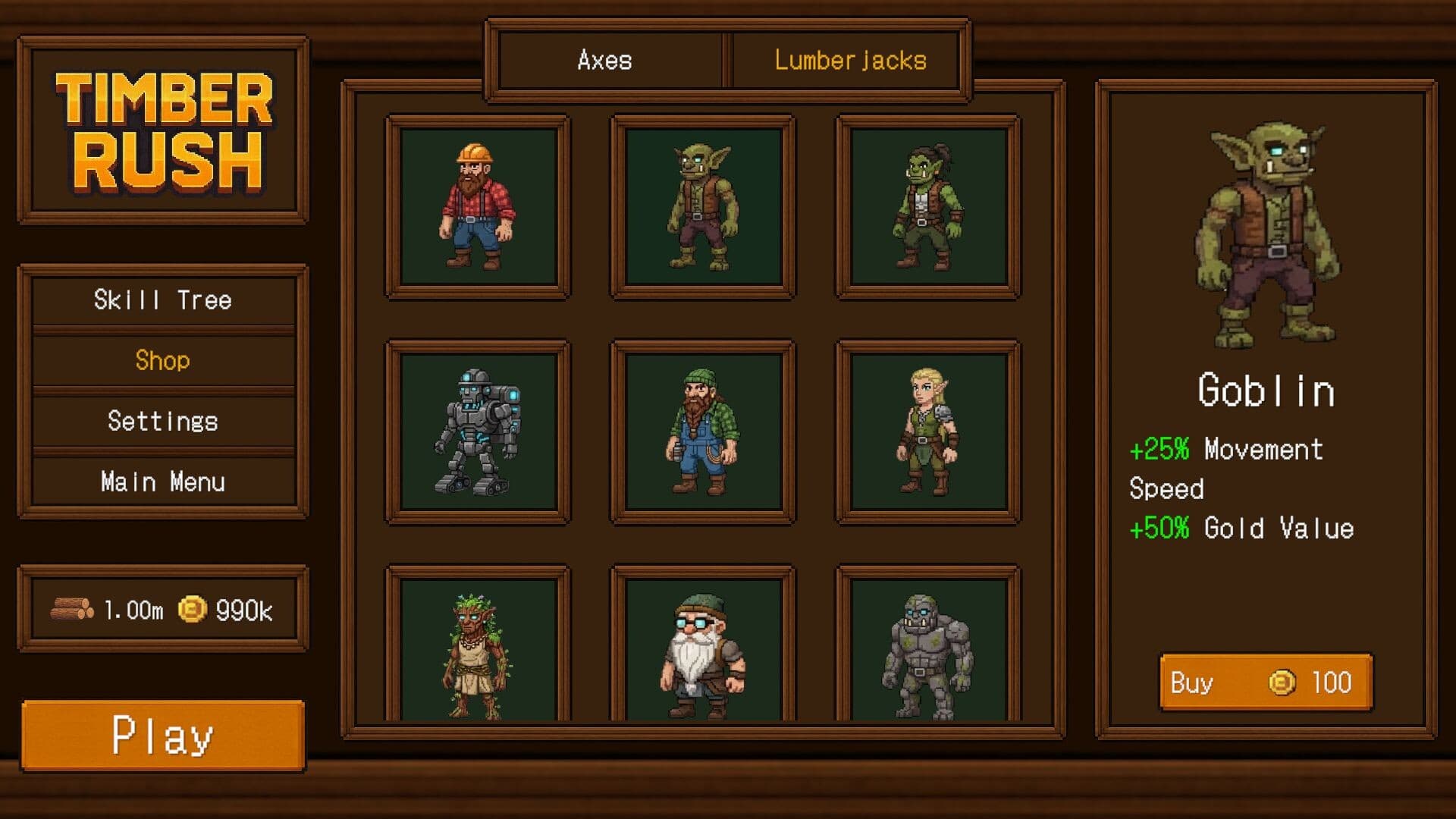This screenshot has height=819, width=1456.
Task: Return to the Main Menu
Action: pyautogui.click(x=163, y=481)
